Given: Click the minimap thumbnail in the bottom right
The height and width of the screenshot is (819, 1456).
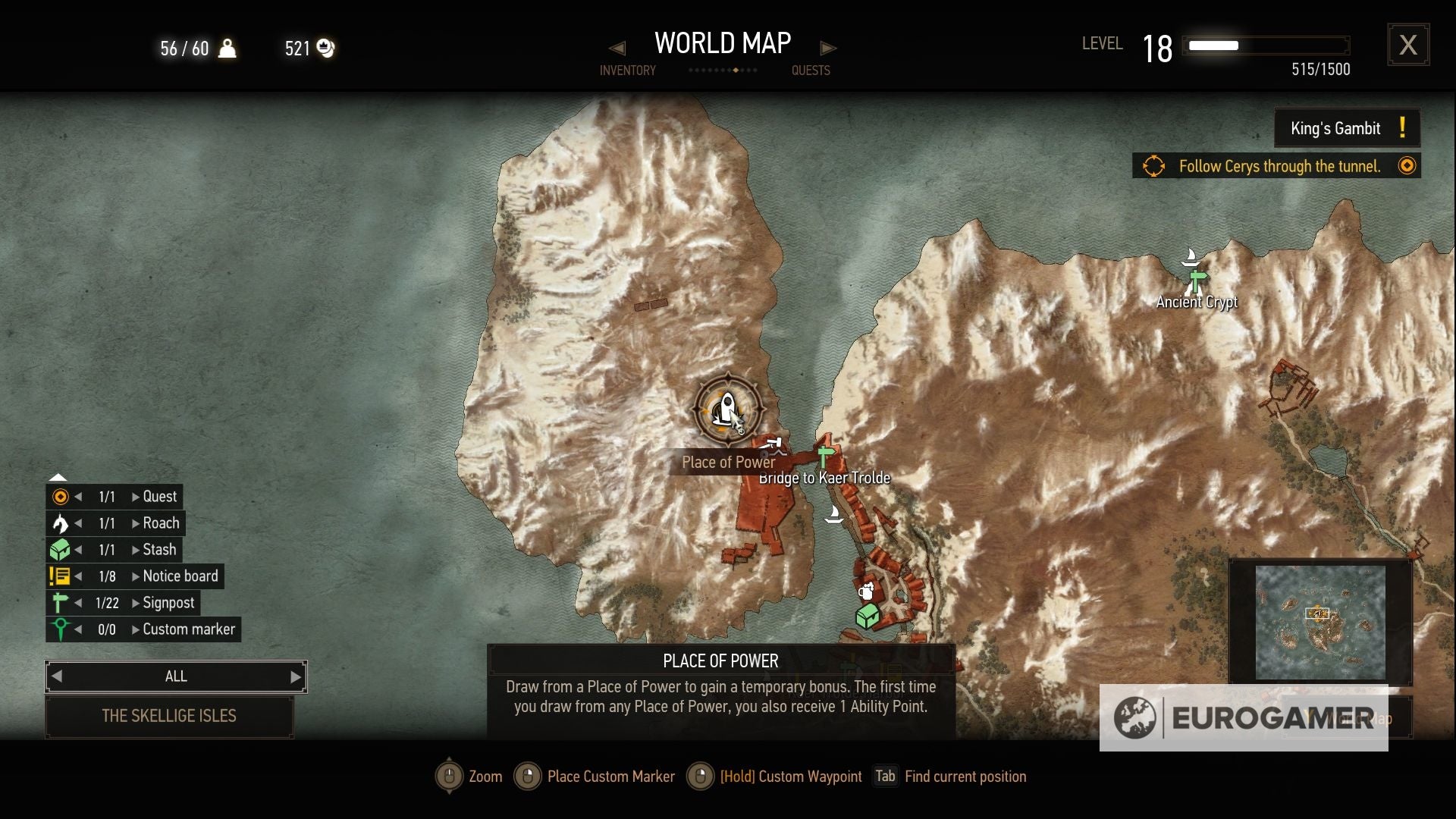Looking at the screenshot, I should [x=1319, y=622].
